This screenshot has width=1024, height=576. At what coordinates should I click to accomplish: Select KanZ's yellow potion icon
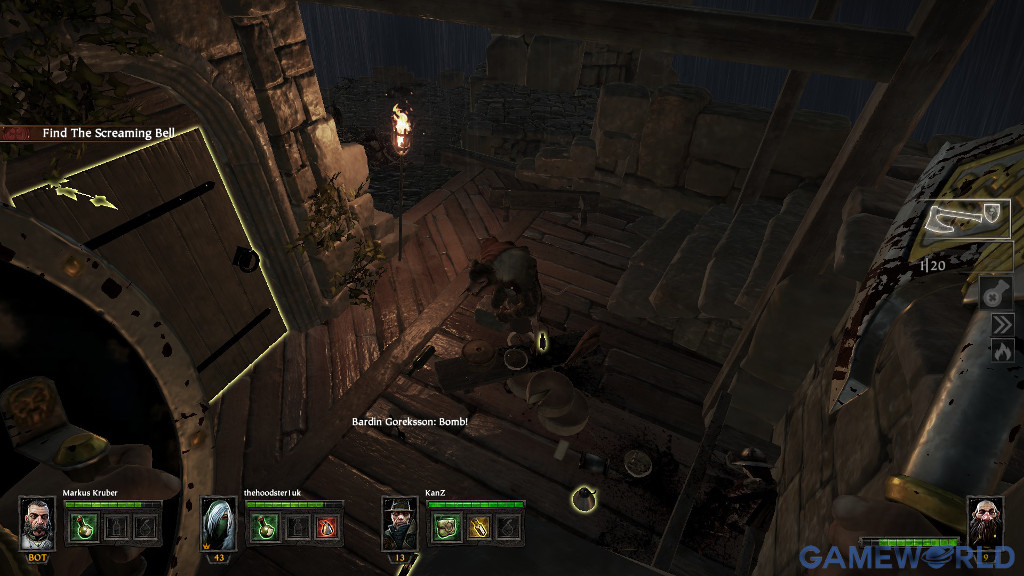coord(477,526)
